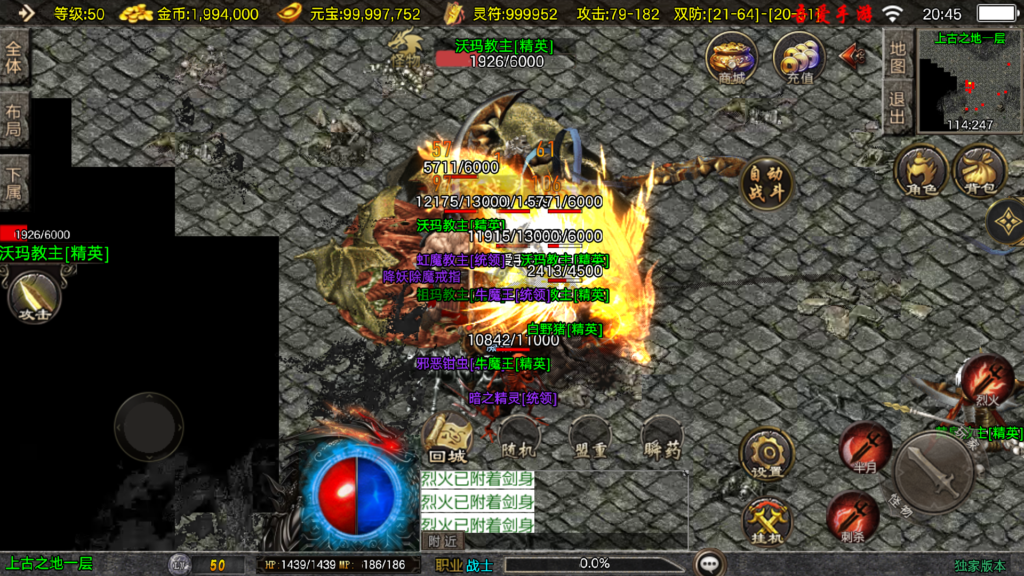The image size is (1024, 576).
Task: Activate 挂机 auto-farm mode
Action: coord(767,521)
